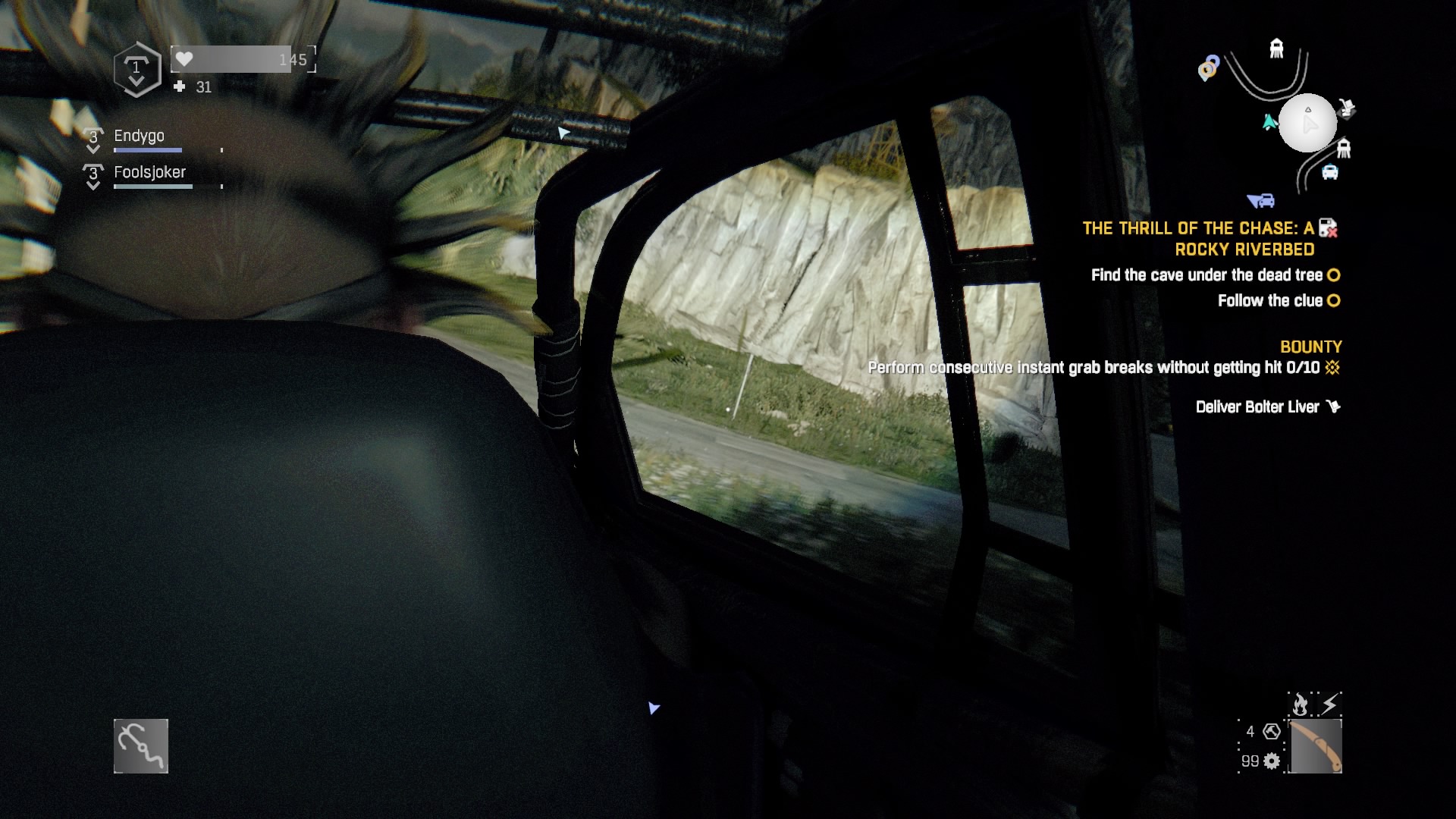Select the medkit icon next to 31

pyautogui.click(x=180, y=87)
